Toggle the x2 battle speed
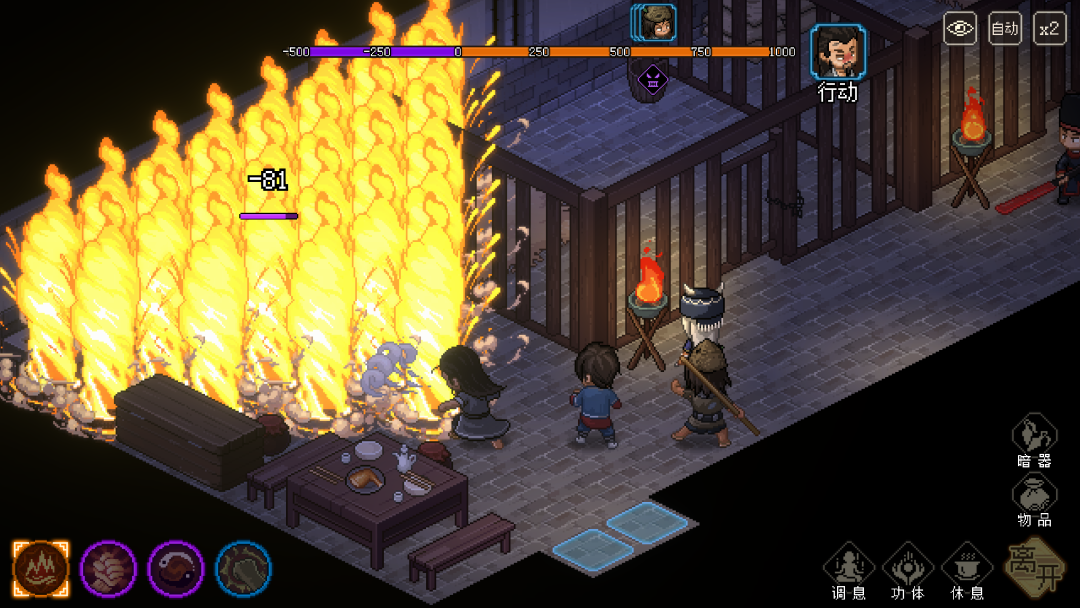The height and width of the screenshot is (608, 1080). [1049, 28]
